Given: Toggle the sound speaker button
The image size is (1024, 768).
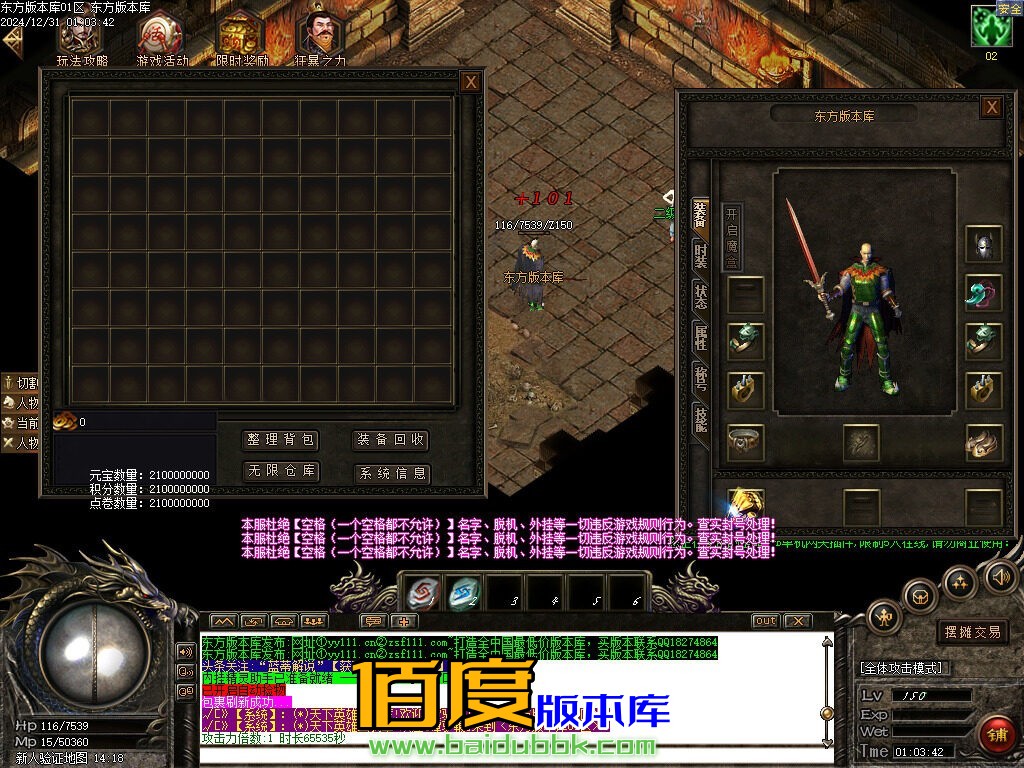Looking at the screenshot, I should pyautogui.click(x=1000, y=576).
